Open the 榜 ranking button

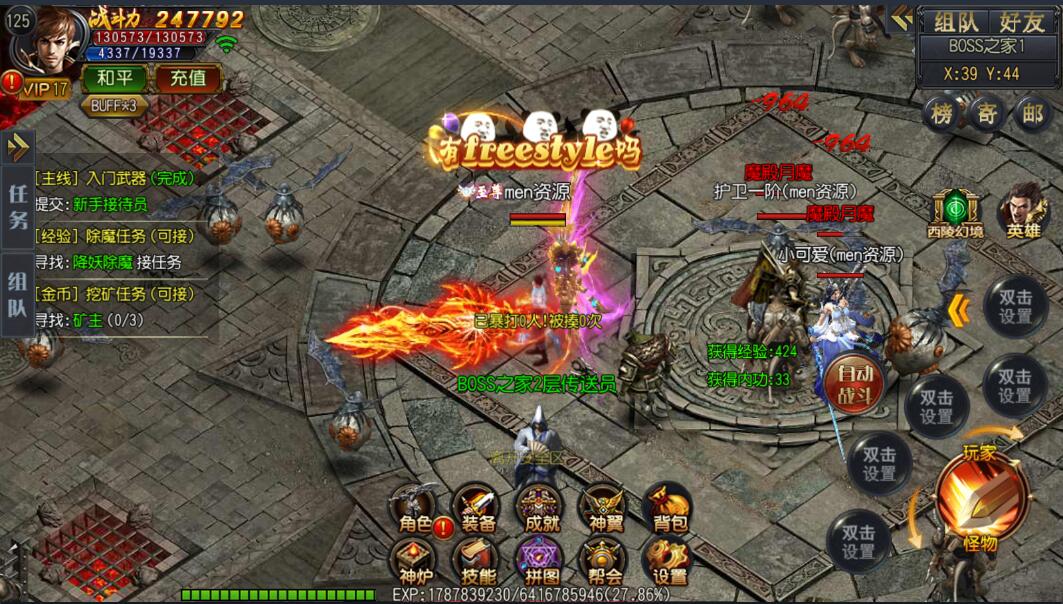click(941, 112)
